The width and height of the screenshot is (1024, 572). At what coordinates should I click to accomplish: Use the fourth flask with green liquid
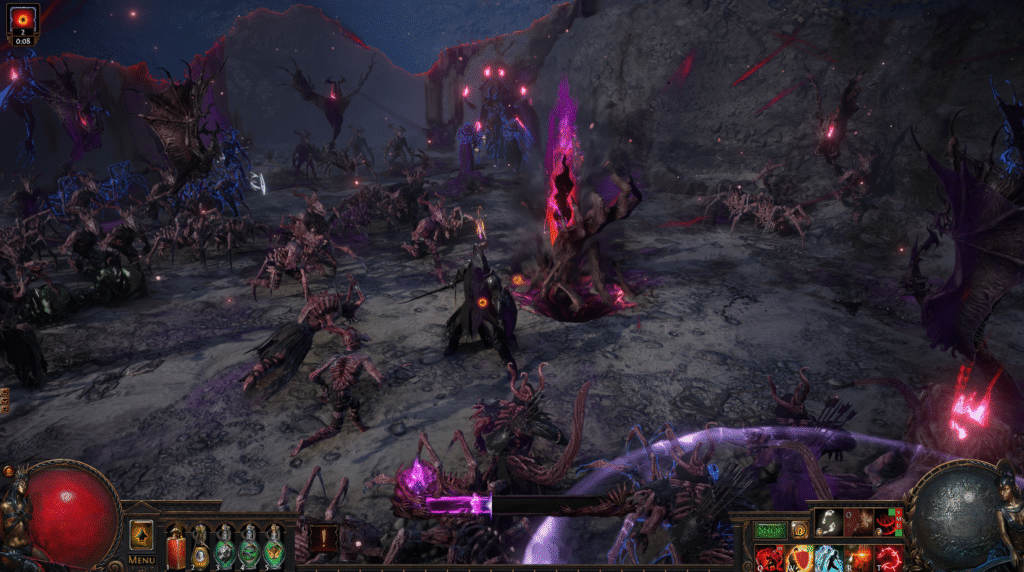[x=249, y=547]
